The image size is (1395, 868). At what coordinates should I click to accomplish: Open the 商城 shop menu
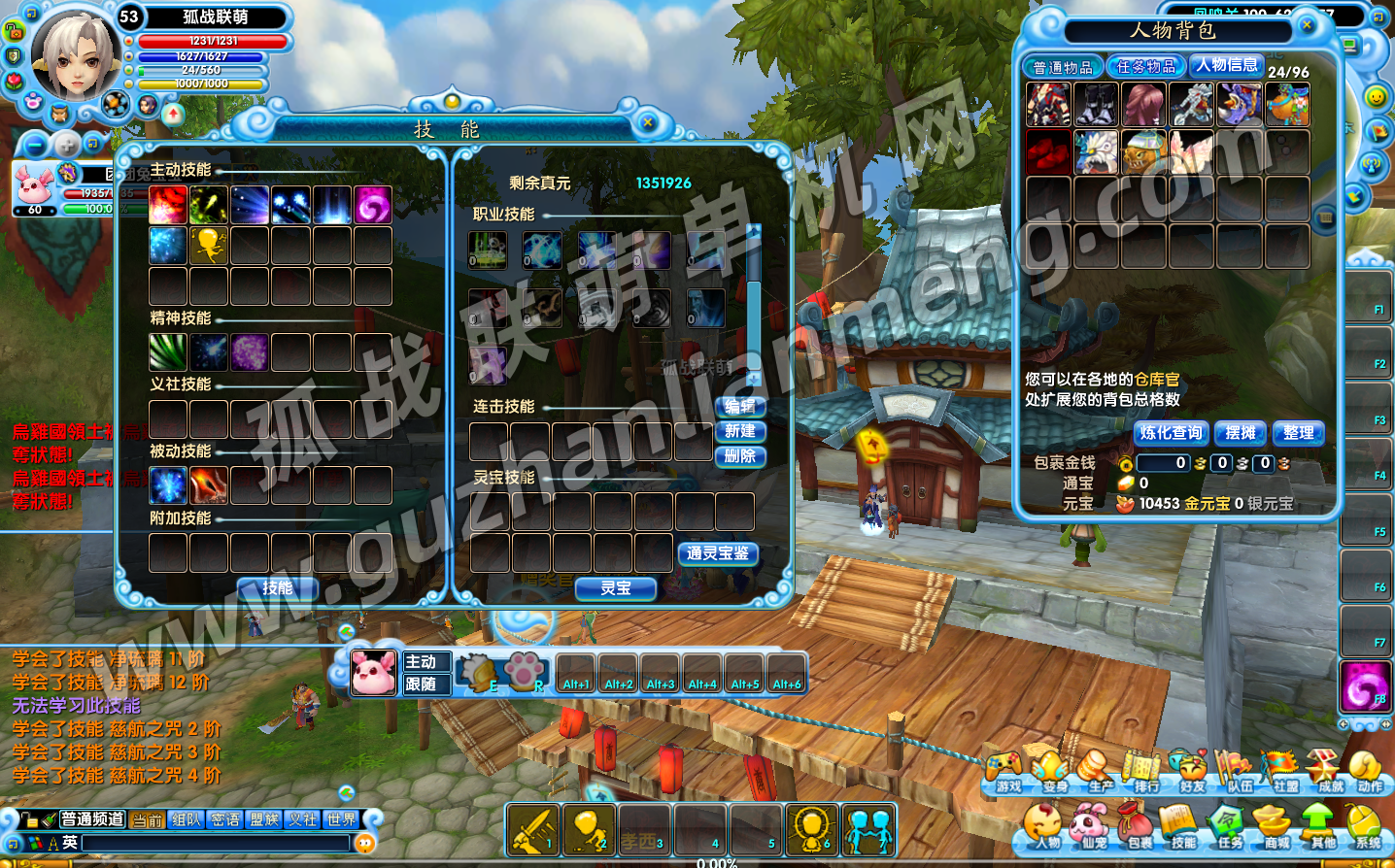coord(1276,827)
